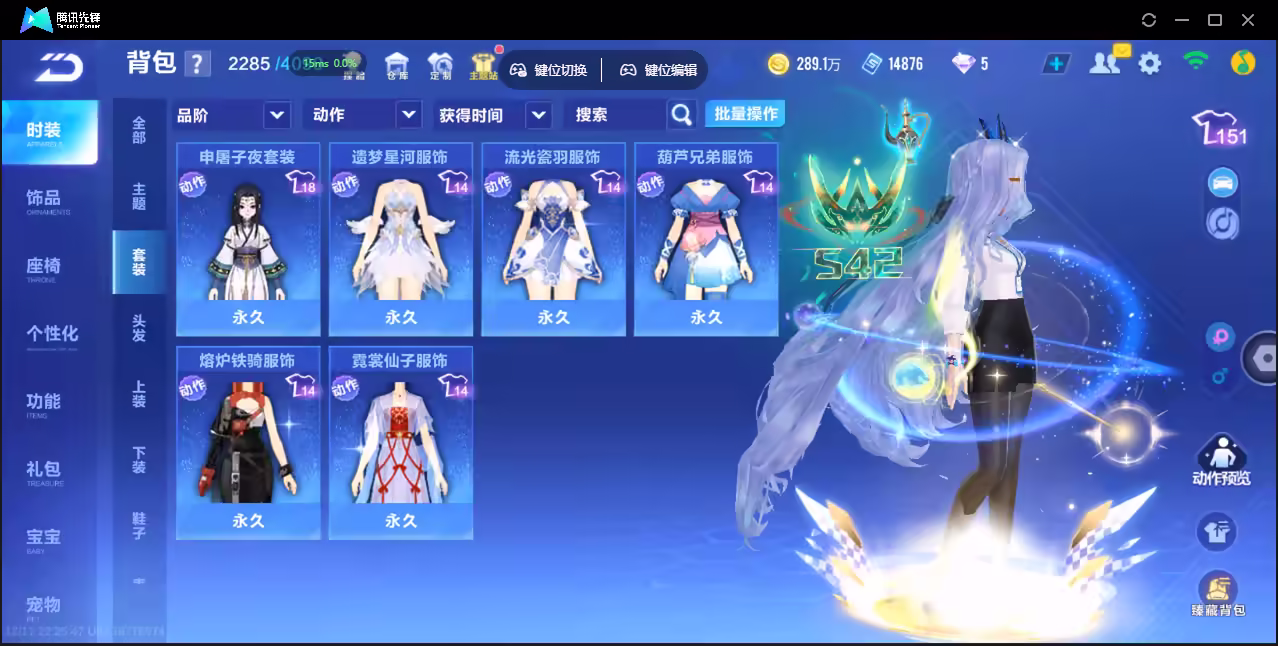This screenshot has width=1278, height=646.
Task: Activate the 批量操作 button
Action: 745,114
